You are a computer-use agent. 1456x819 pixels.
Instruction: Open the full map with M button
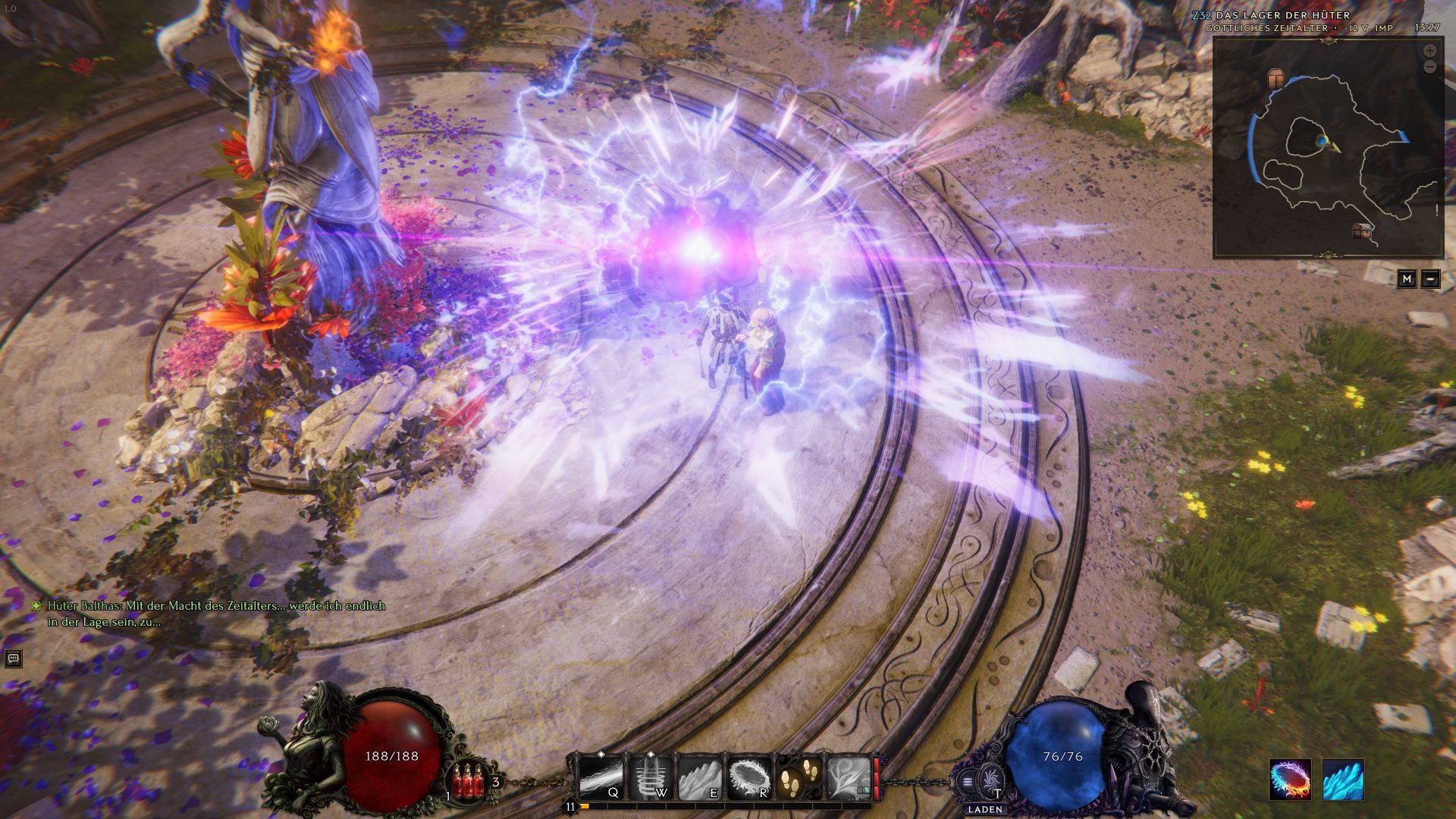point(1407,279)
